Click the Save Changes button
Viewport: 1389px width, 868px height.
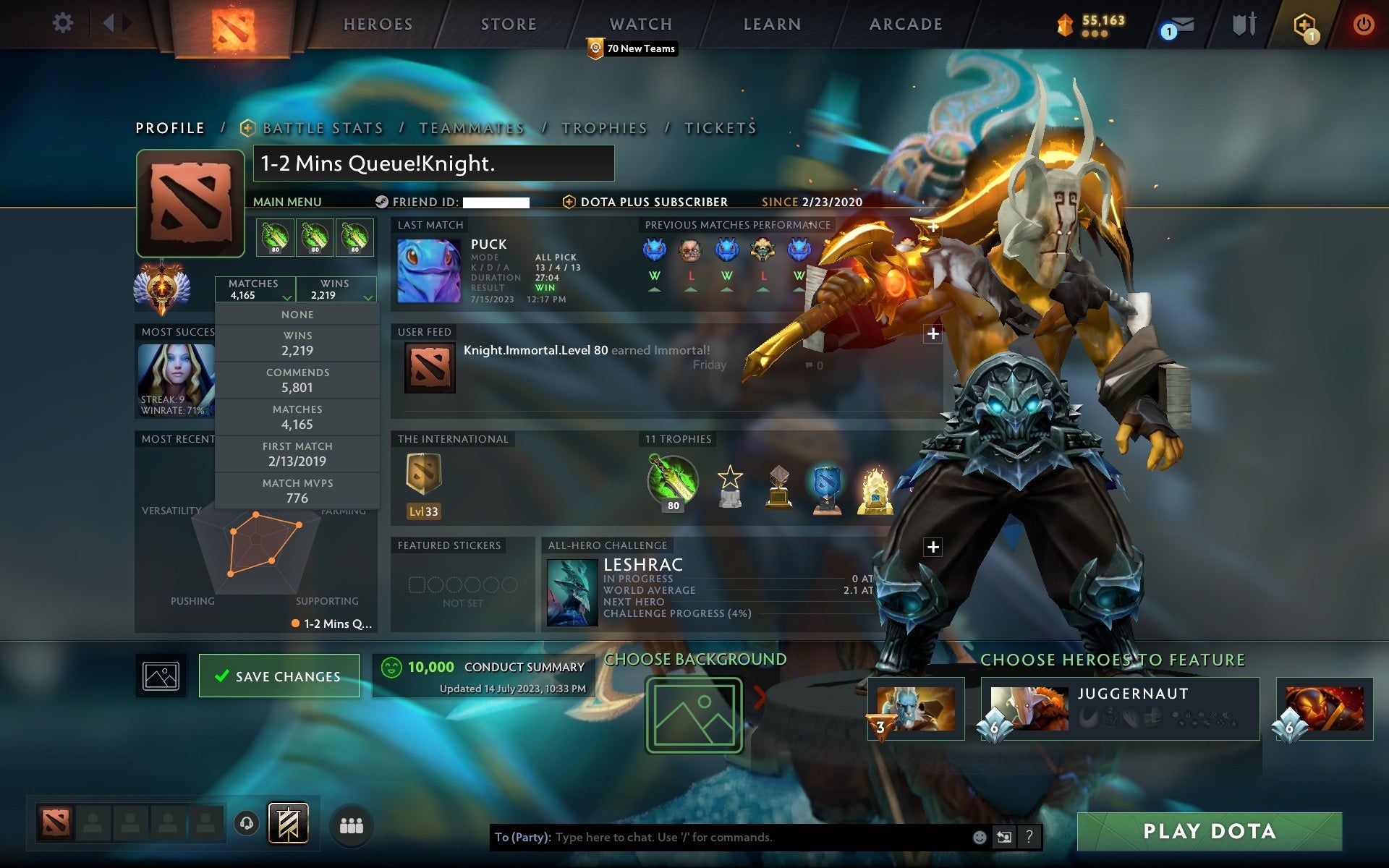[x=279, y=676]
